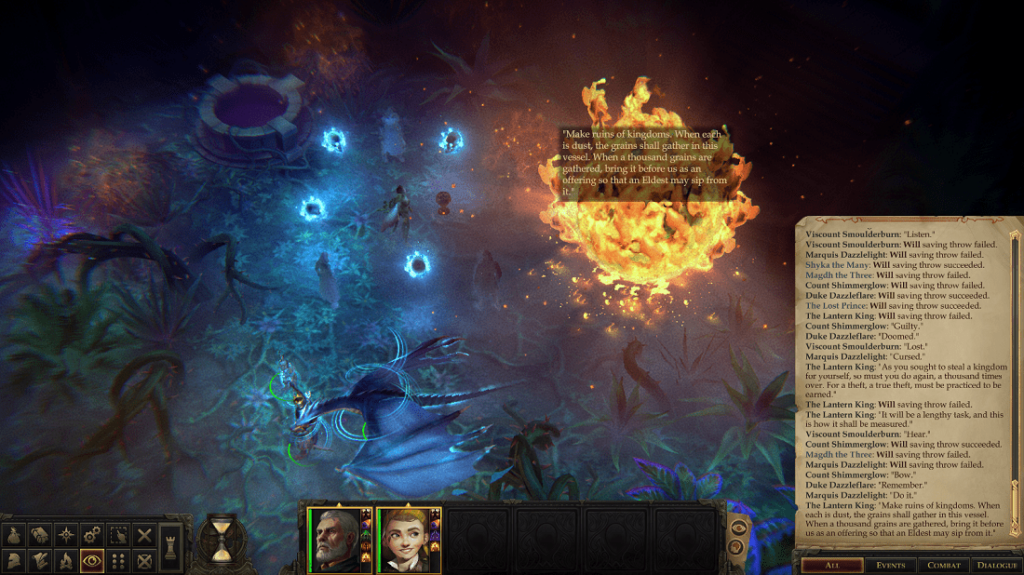Click the round eye button by portraits
The image size is (1024, 575).
tap(739, 528)
